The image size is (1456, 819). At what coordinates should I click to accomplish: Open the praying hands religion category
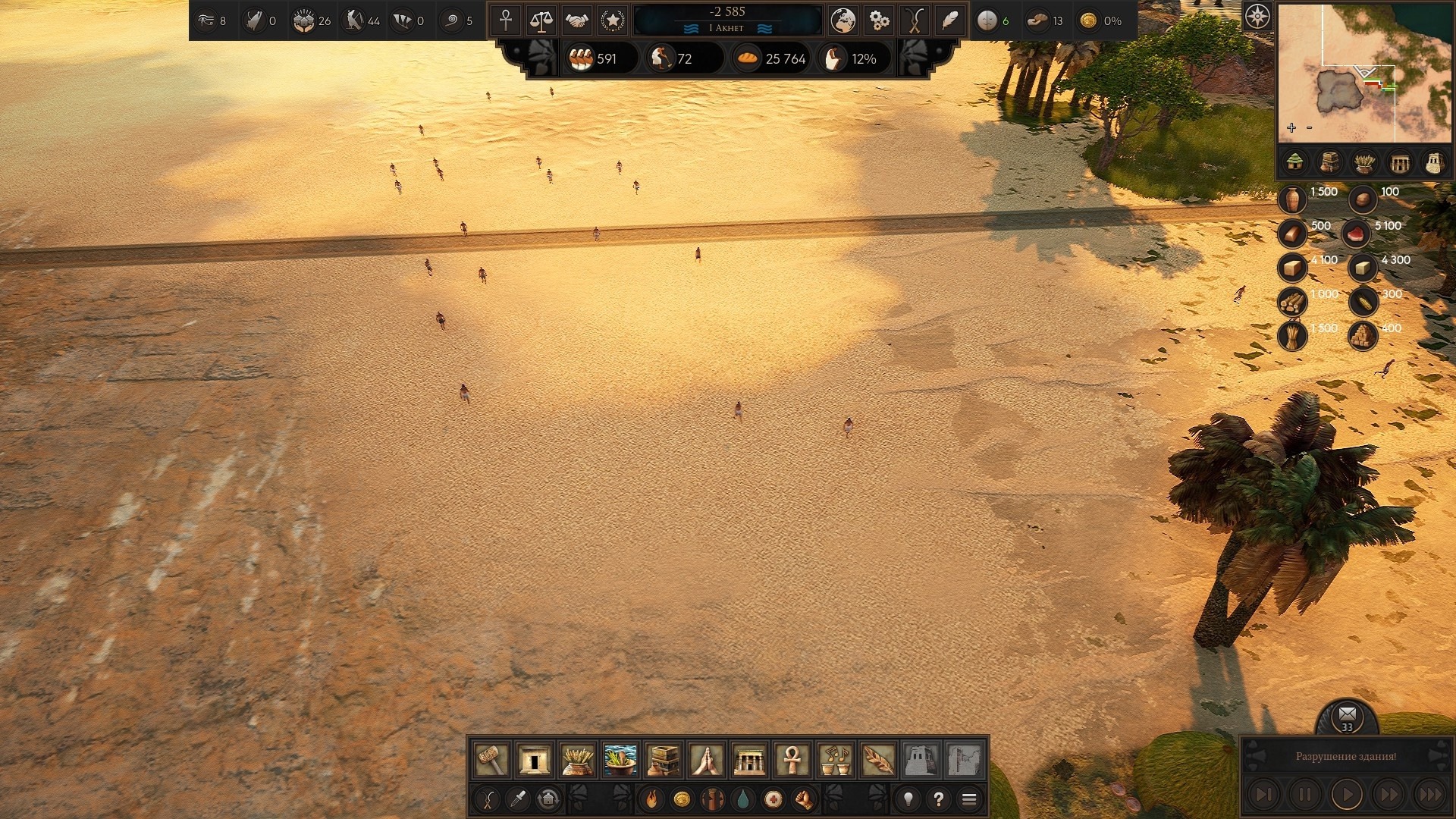coord(706,759)
